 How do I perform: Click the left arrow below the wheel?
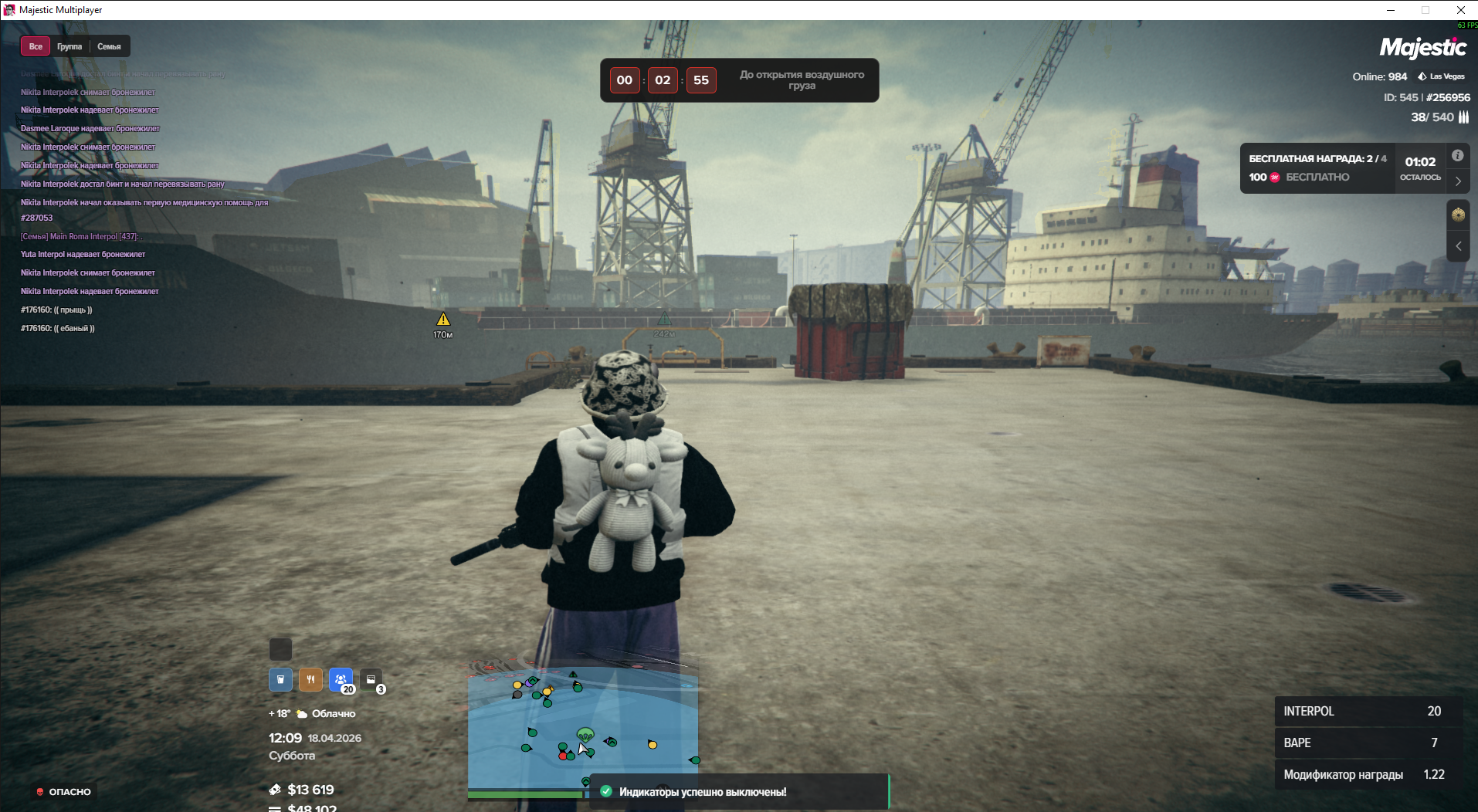(1458, 246)
